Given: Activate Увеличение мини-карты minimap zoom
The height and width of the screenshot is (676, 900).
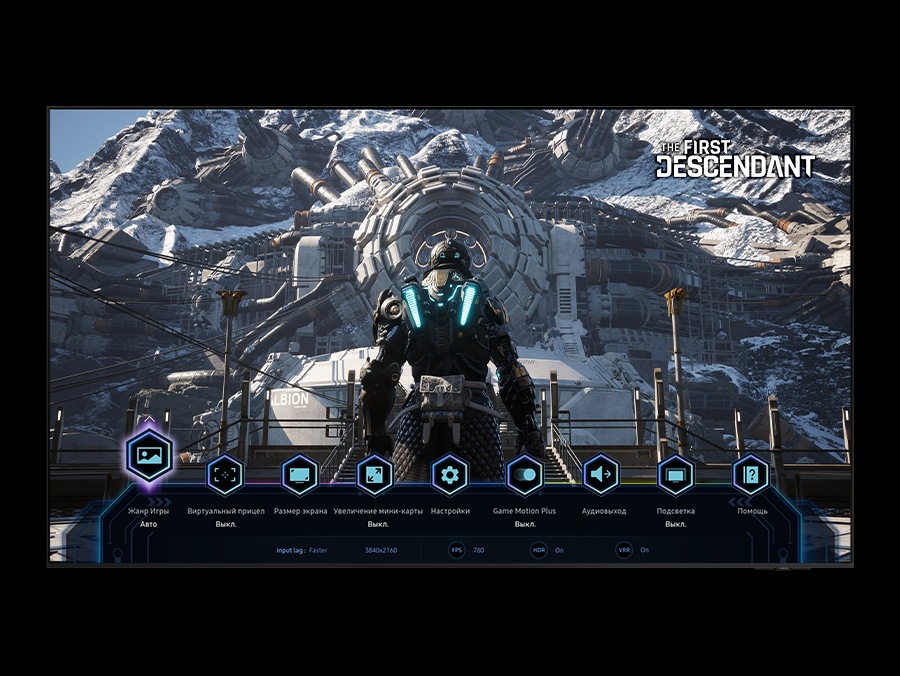Looking at the screenshot, I should click(375, 474).
